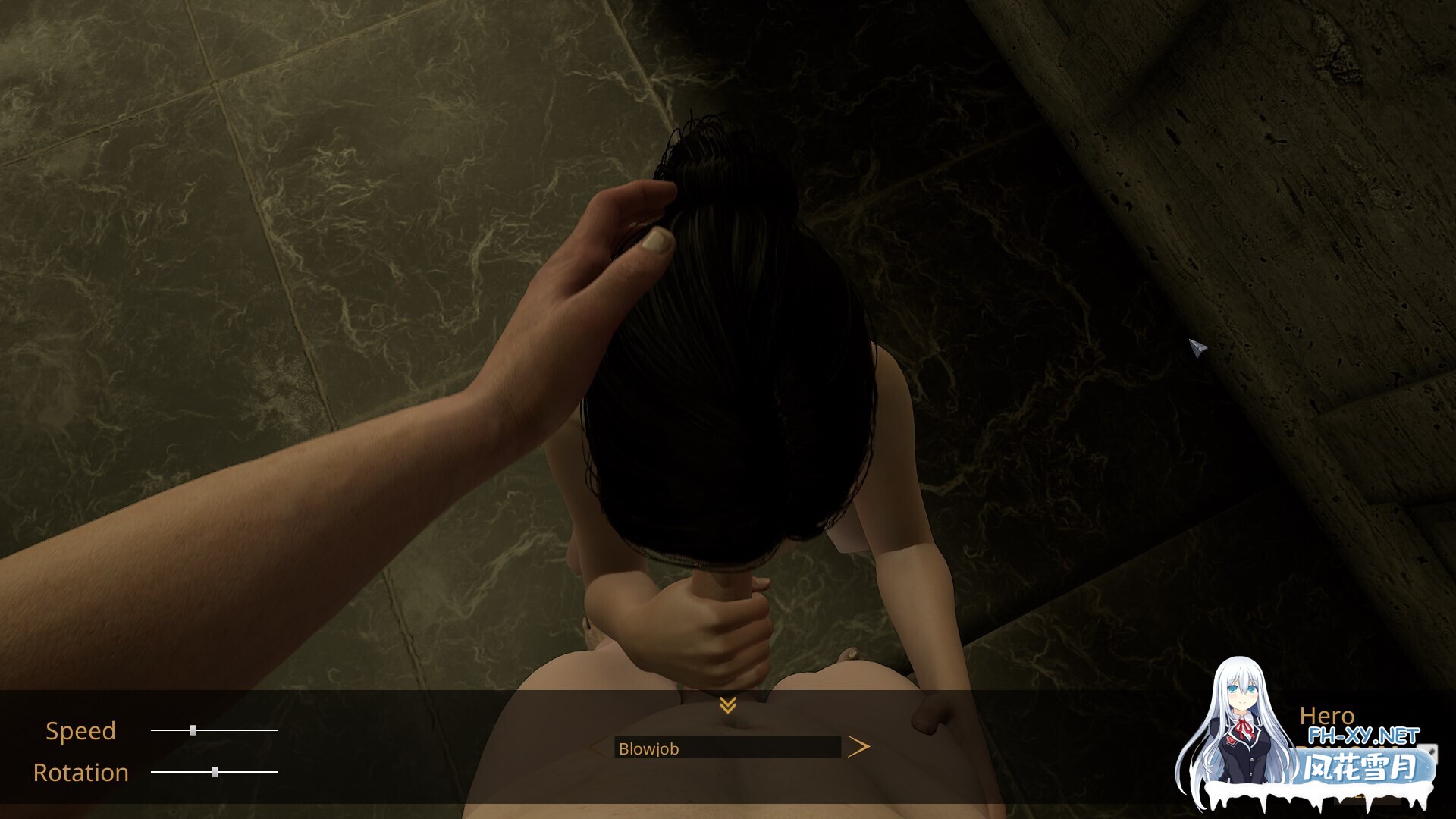Click the faint left arrow beside Blowjob
Image resolution: width=1456 pixels, height=819 pixels.
click(x=596, y=747)
